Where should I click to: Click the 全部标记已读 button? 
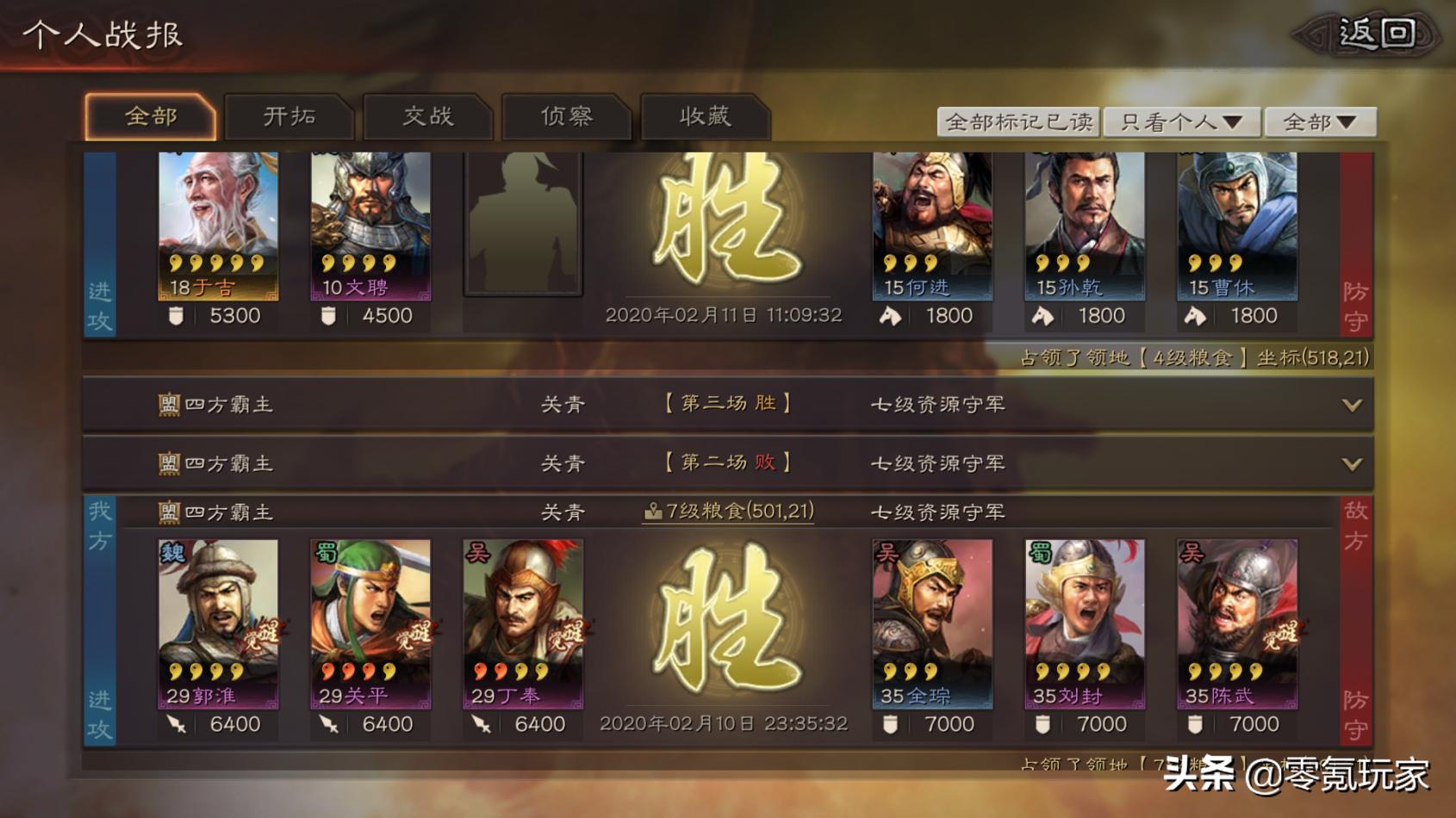(1019, 121)
